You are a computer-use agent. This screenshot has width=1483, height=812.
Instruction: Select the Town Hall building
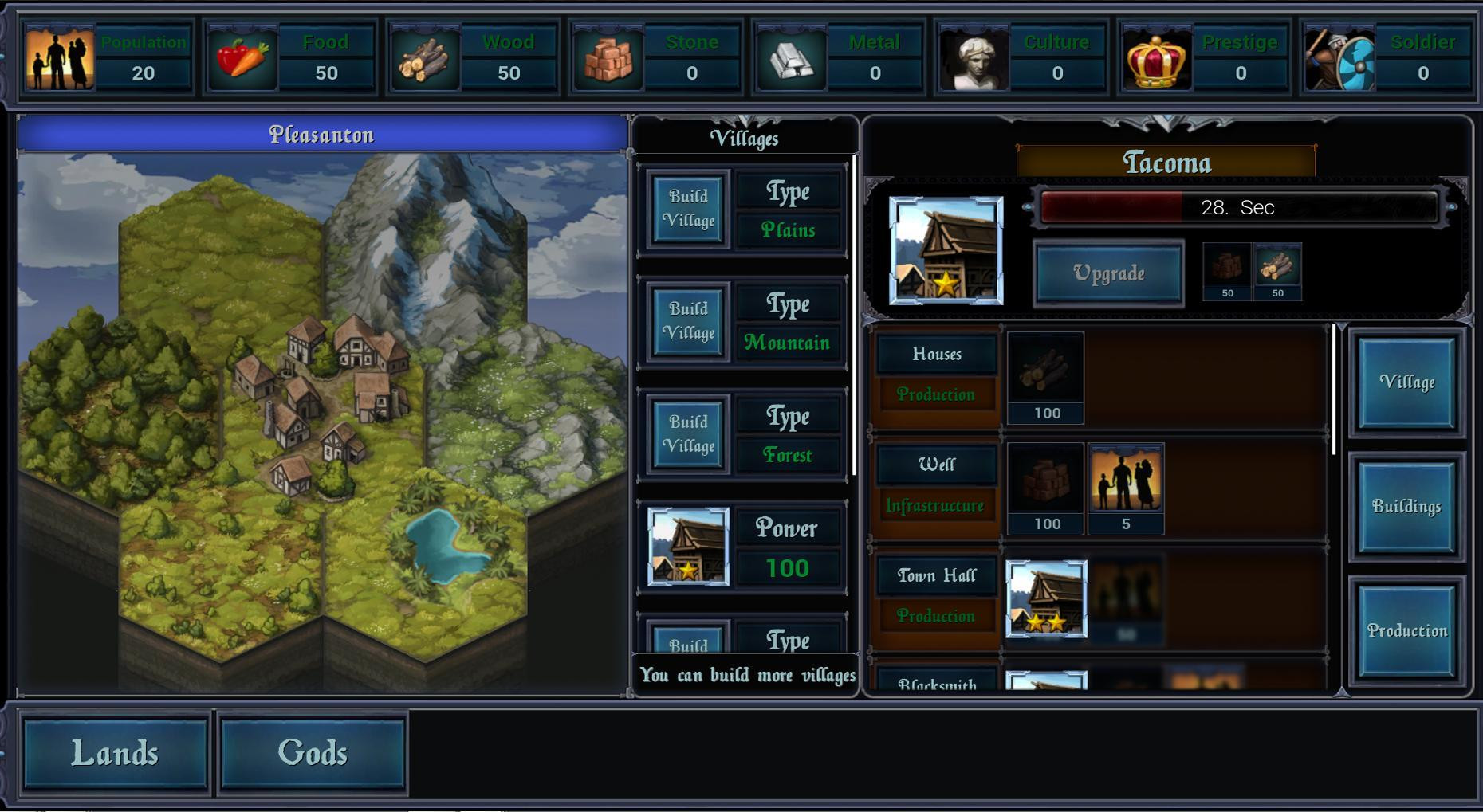937,576
